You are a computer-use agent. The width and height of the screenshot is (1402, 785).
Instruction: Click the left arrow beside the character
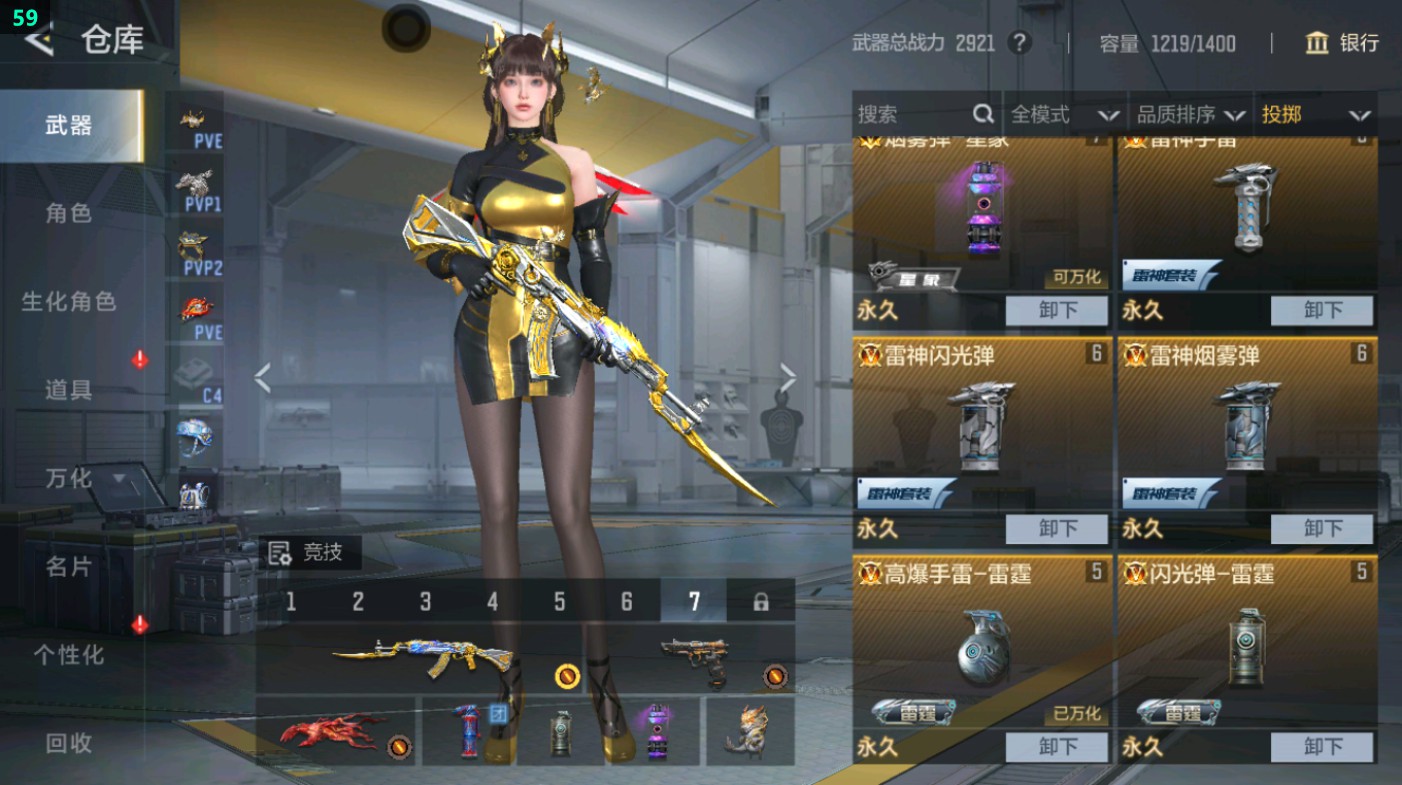262,380
